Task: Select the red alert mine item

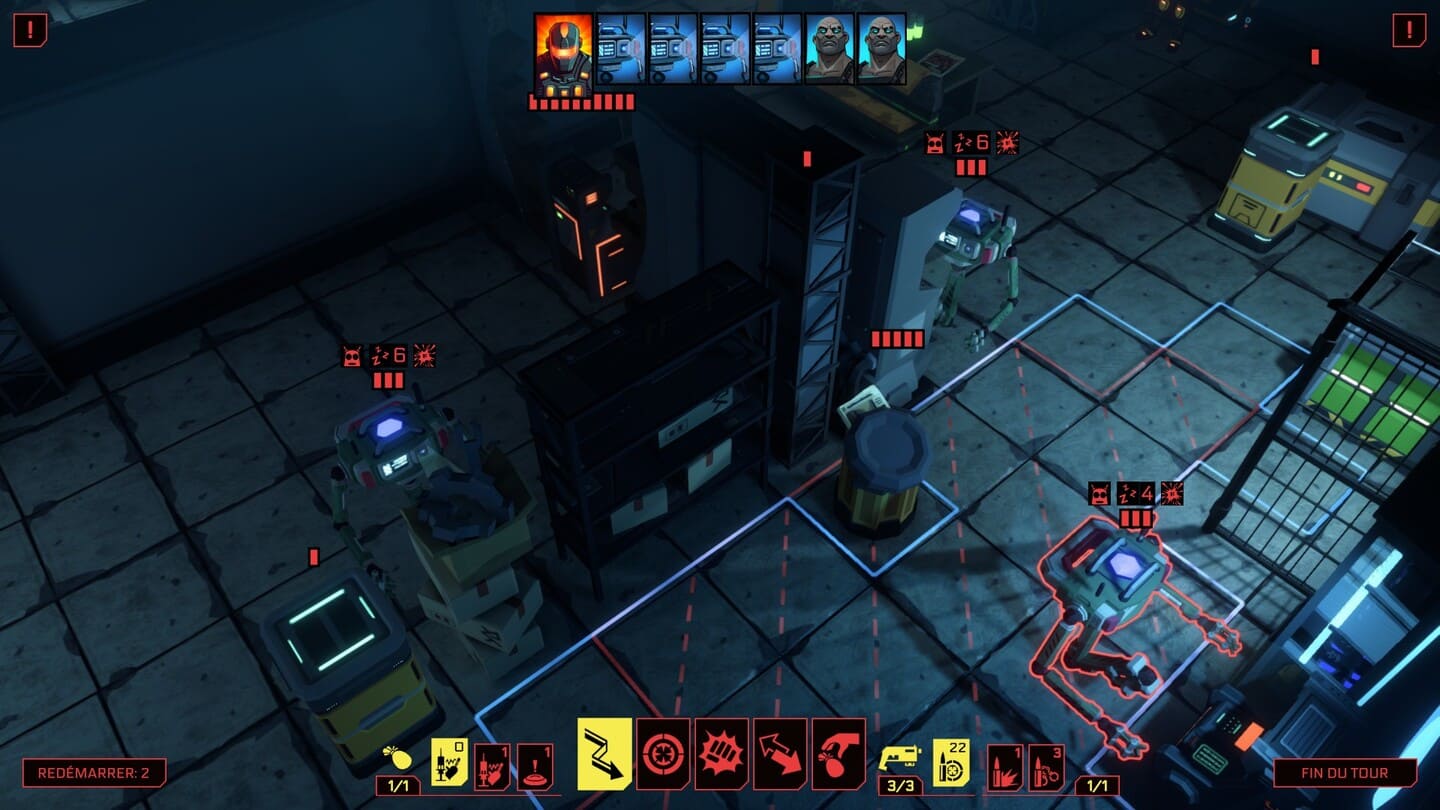Action: [536, 765]
